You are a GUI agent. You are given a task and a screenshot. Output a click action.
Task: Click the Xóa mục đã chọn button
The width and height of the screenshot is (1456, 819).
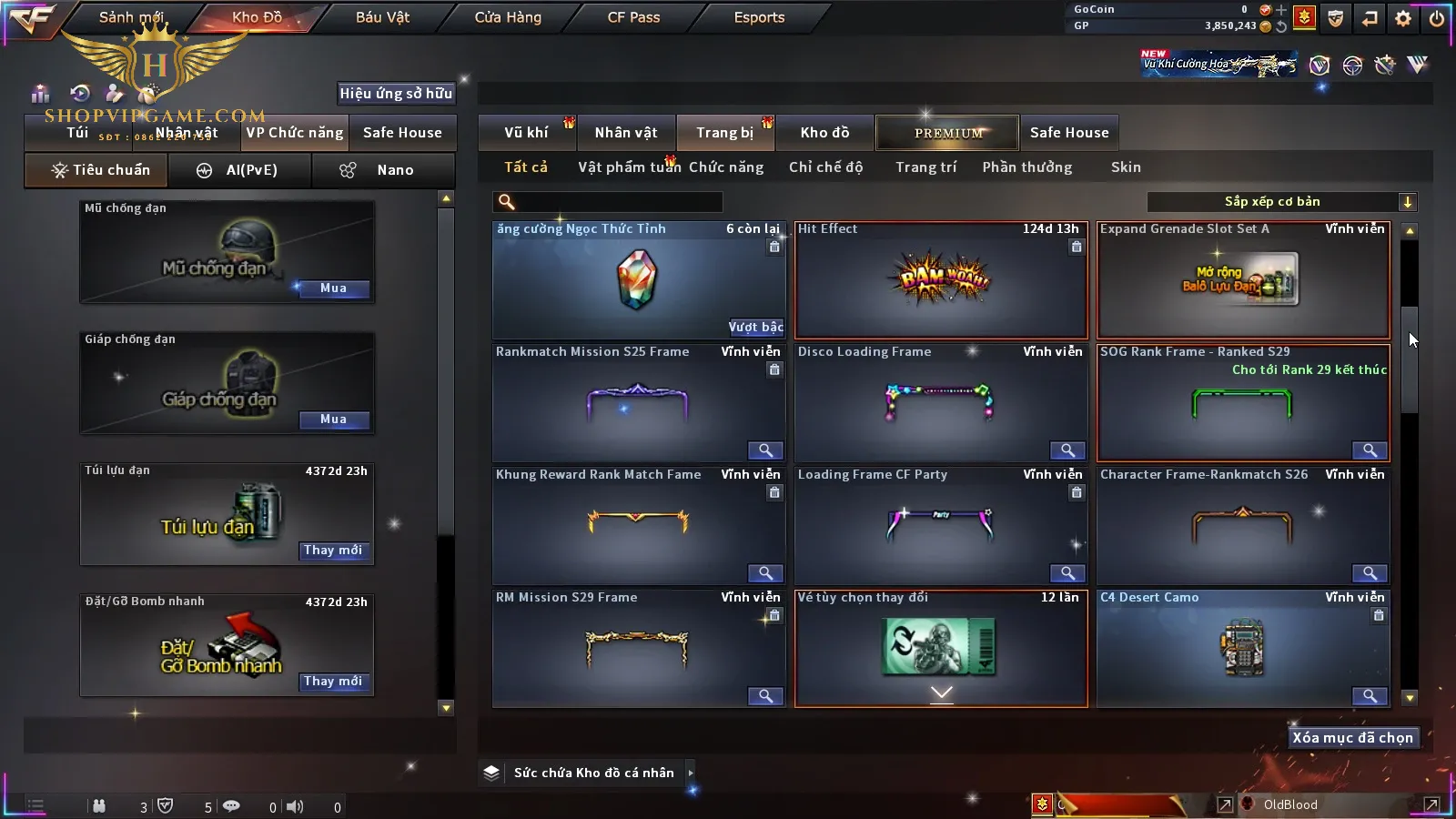(x=1352, y=738)
